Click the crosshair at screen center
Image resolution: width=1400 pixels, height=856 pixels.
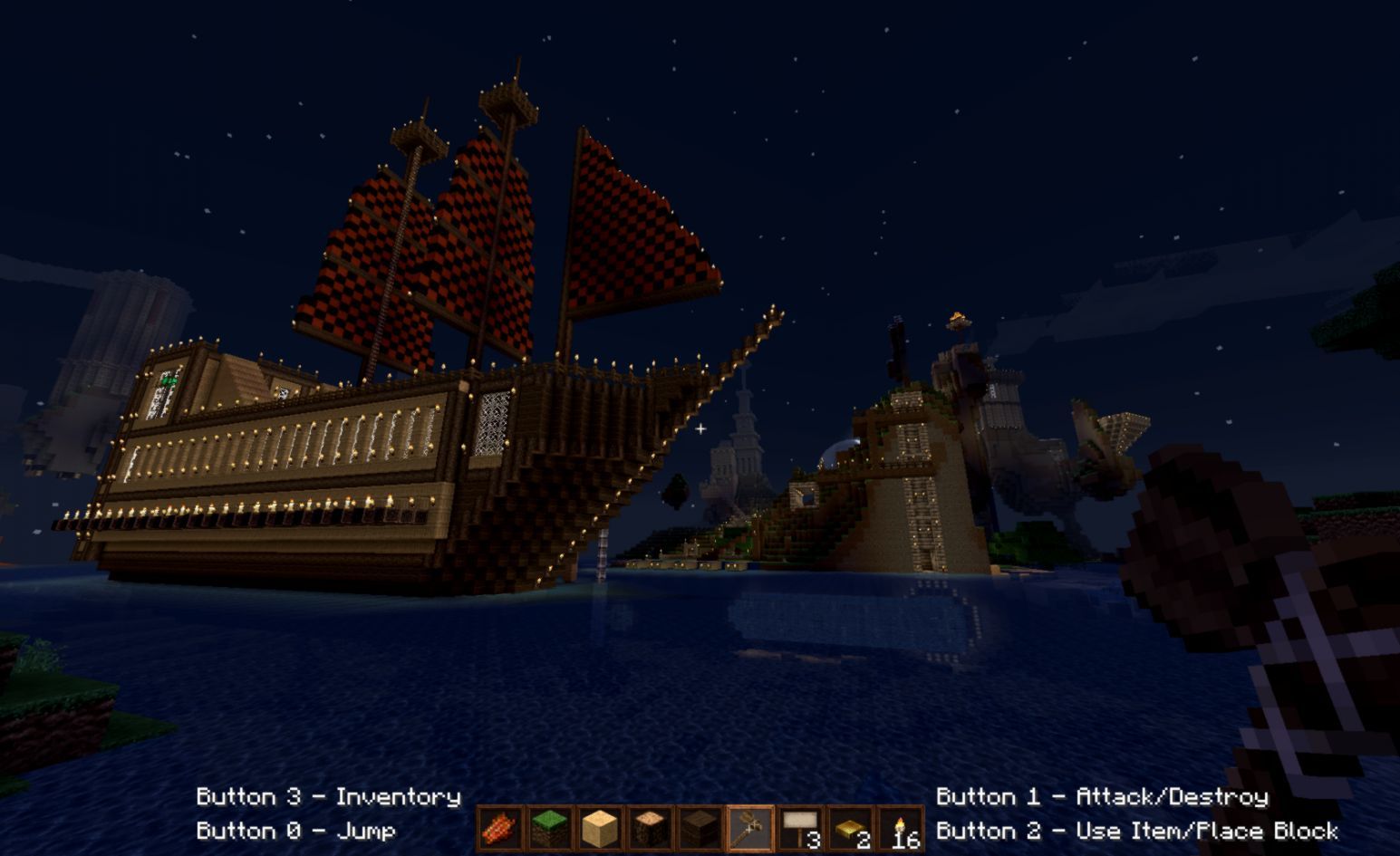pos(700,429)
